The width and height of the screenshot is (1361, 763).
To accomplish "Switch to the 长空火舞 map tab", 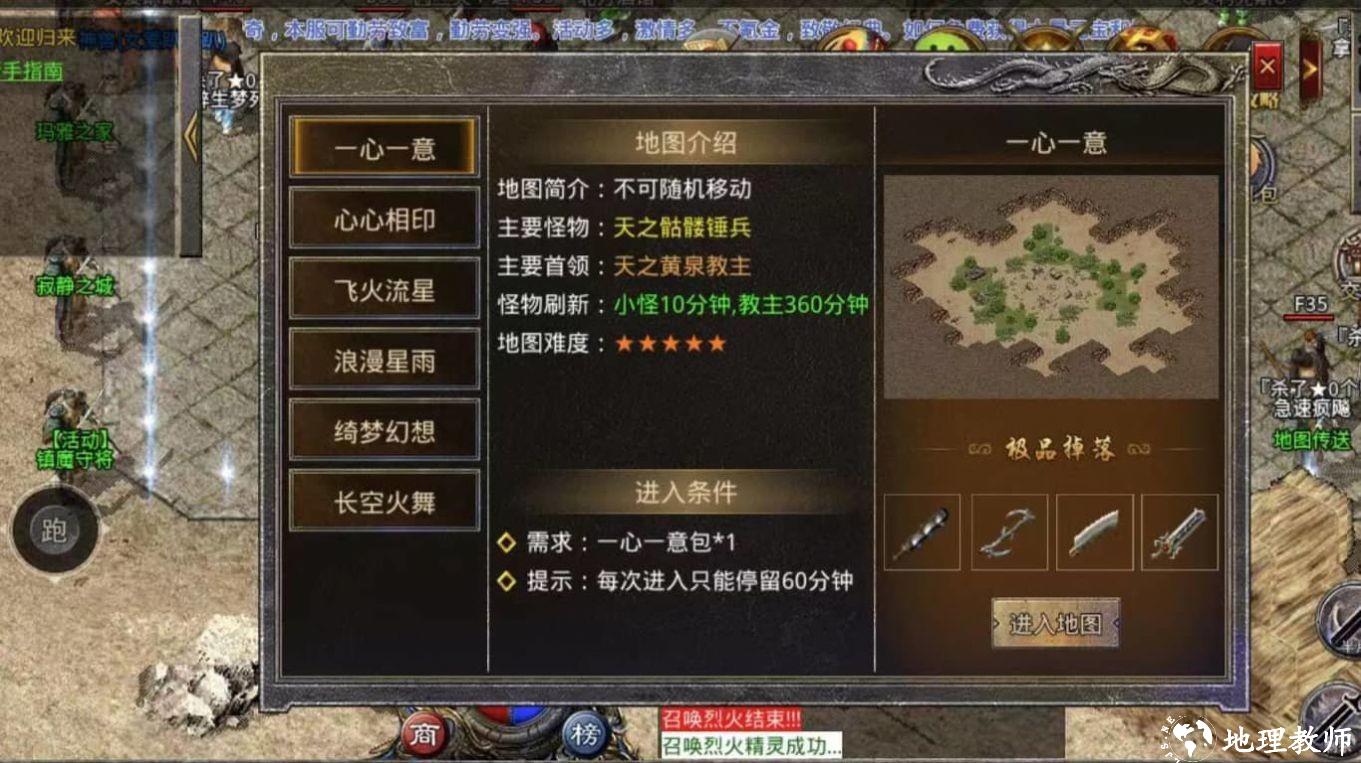I will click(384, 501).
